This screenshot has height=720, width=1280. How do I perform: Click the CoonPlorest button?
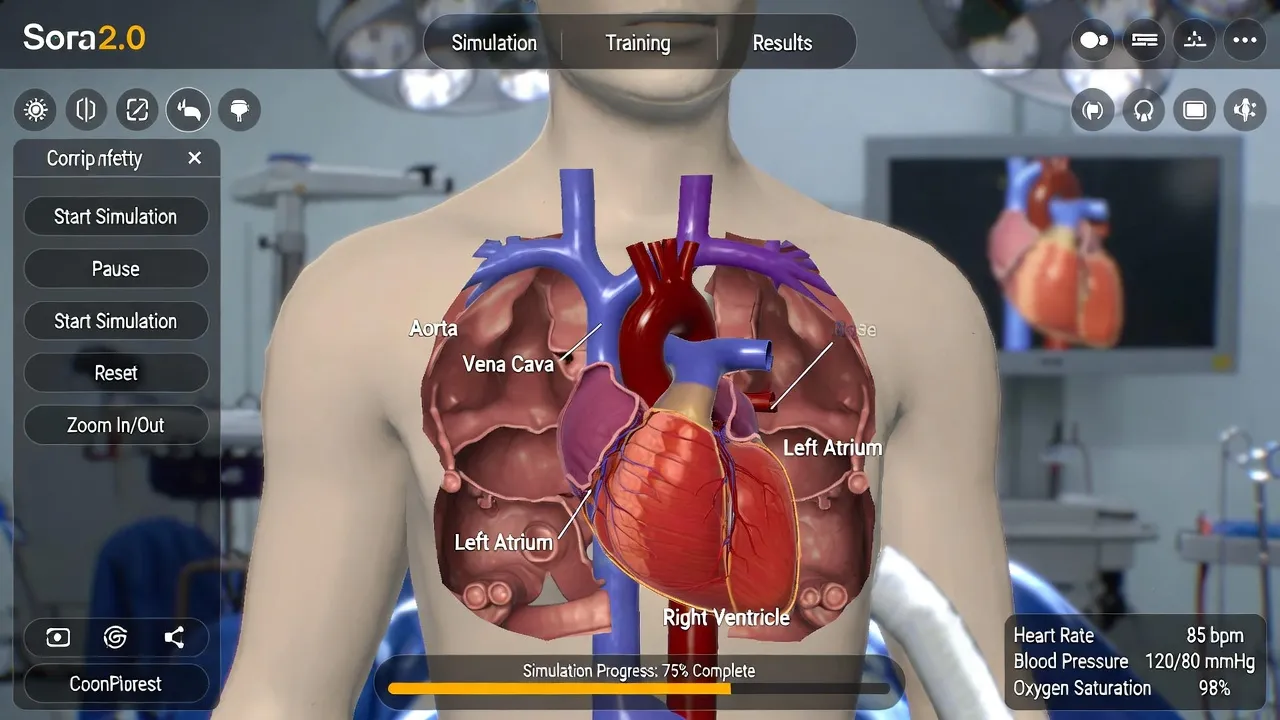pos(116,684)
